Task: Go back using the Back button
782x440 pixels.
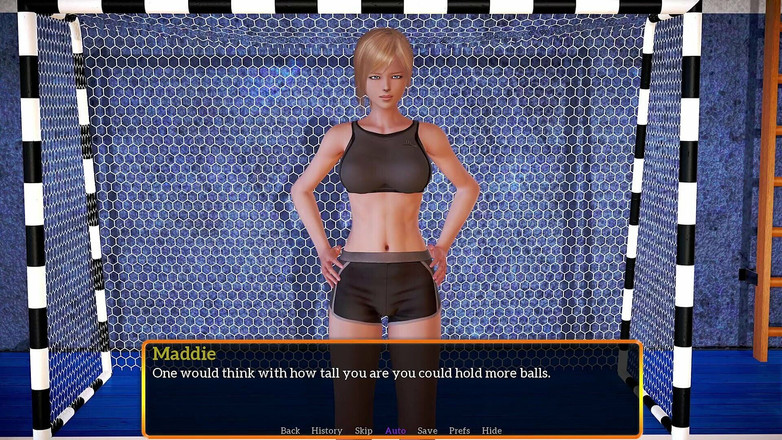Action: pyautogui.click(x=290, y=431)
